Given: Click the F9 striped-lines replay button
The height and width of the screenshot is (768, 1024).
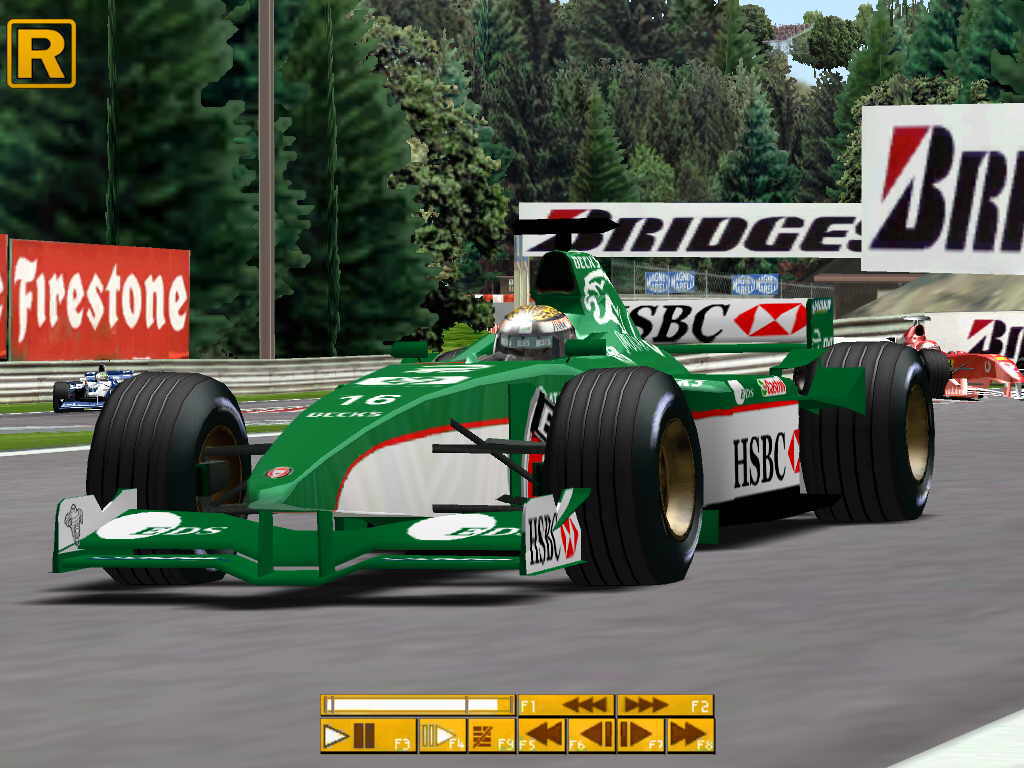Looking at the screenshot, I should pos(492,736).
